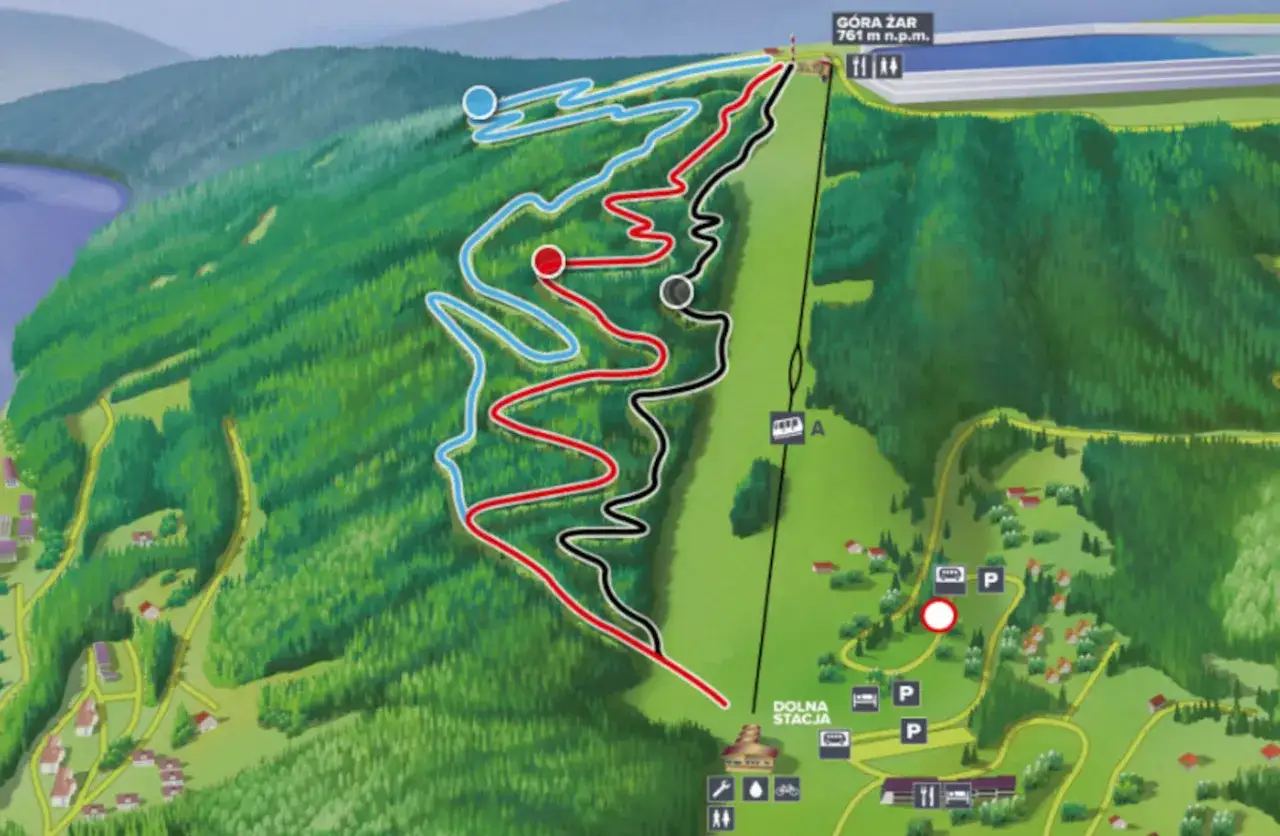The image size is (1280, 836).
Task: Select the red trail start marker
Action: [548, 261]
